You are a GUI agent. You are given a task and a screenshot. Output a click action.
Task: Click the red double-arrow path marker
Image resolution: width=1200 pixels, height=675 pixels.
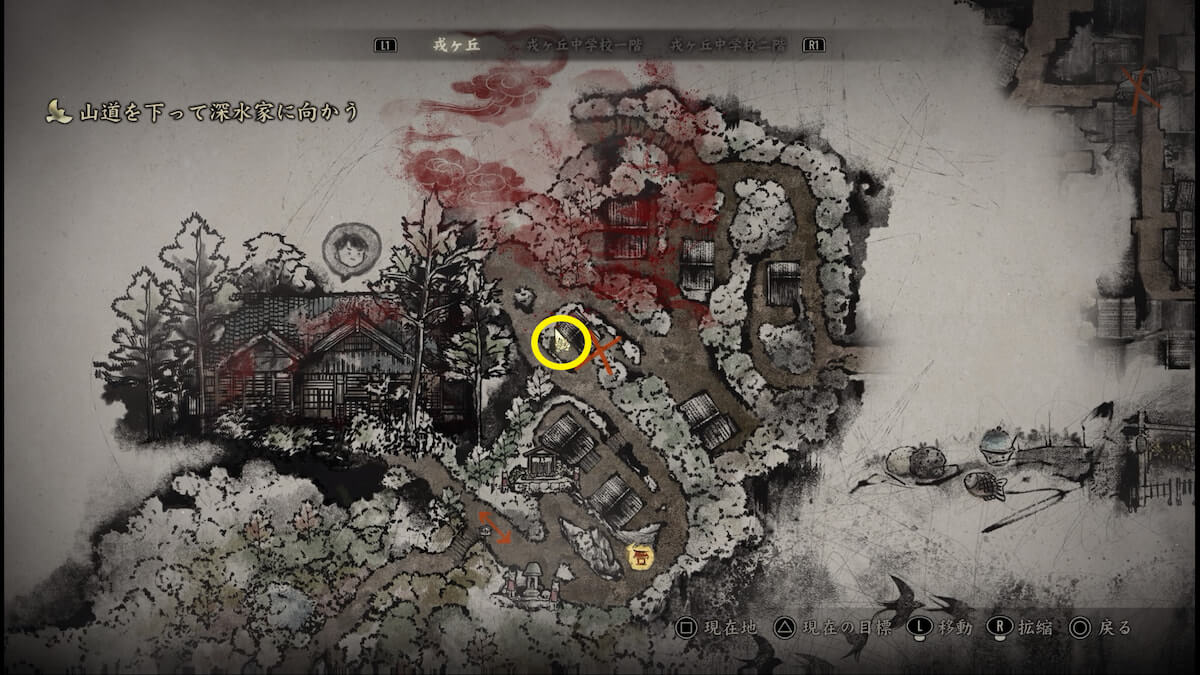494,526
